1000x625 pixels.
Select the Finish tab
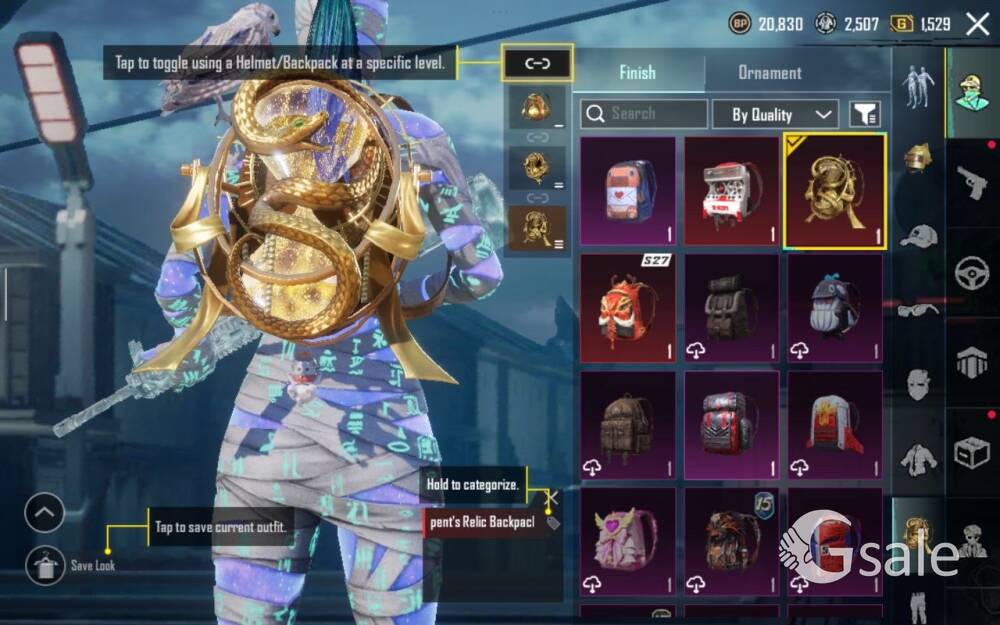click(637, 73)
